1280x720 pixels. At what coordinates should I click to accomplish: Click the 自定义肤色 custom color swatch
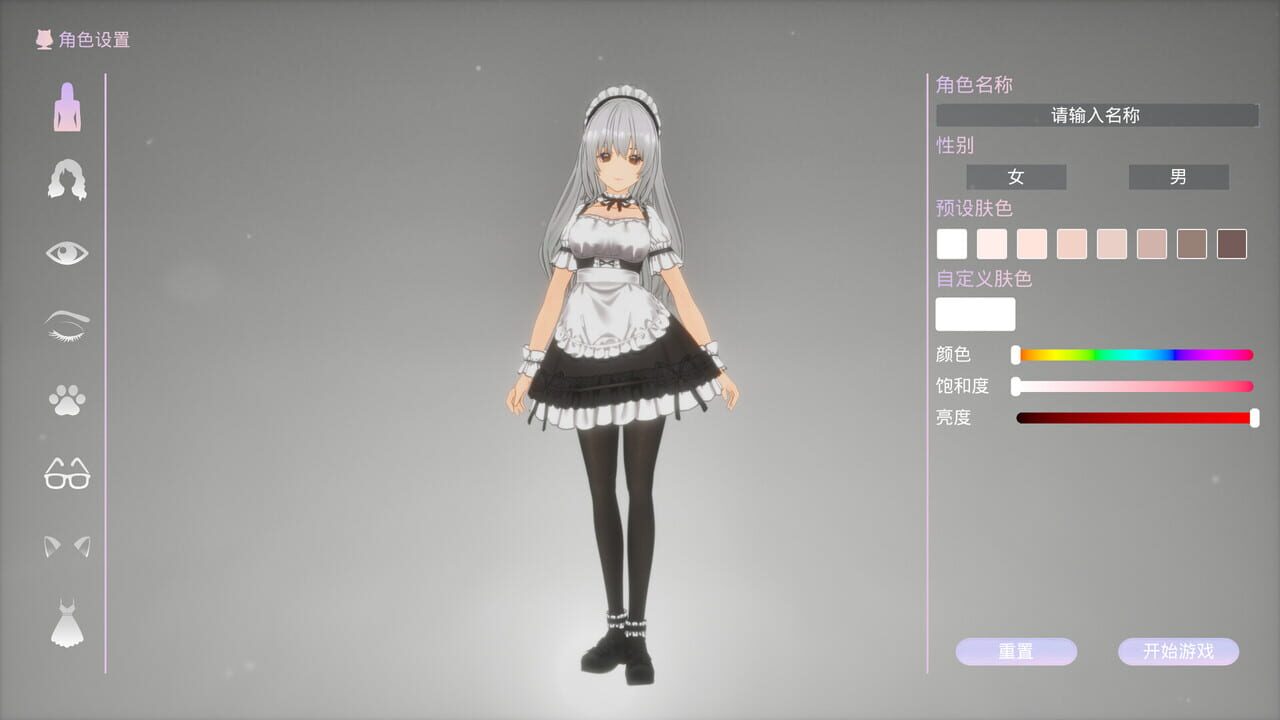coord(975,314)
